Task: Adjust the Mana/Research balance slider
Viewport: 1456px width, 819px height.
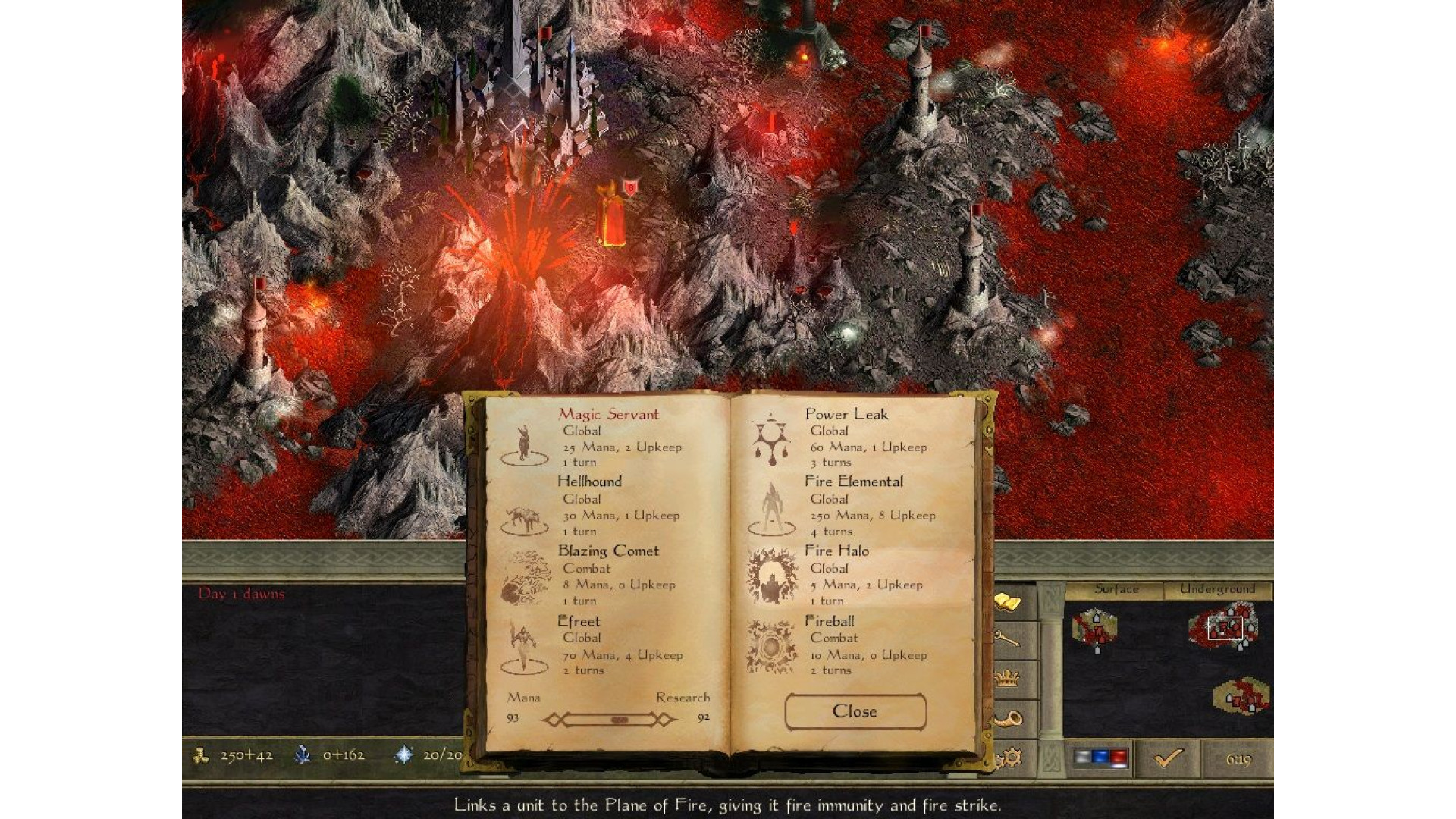Action: [x=618, y=719]
